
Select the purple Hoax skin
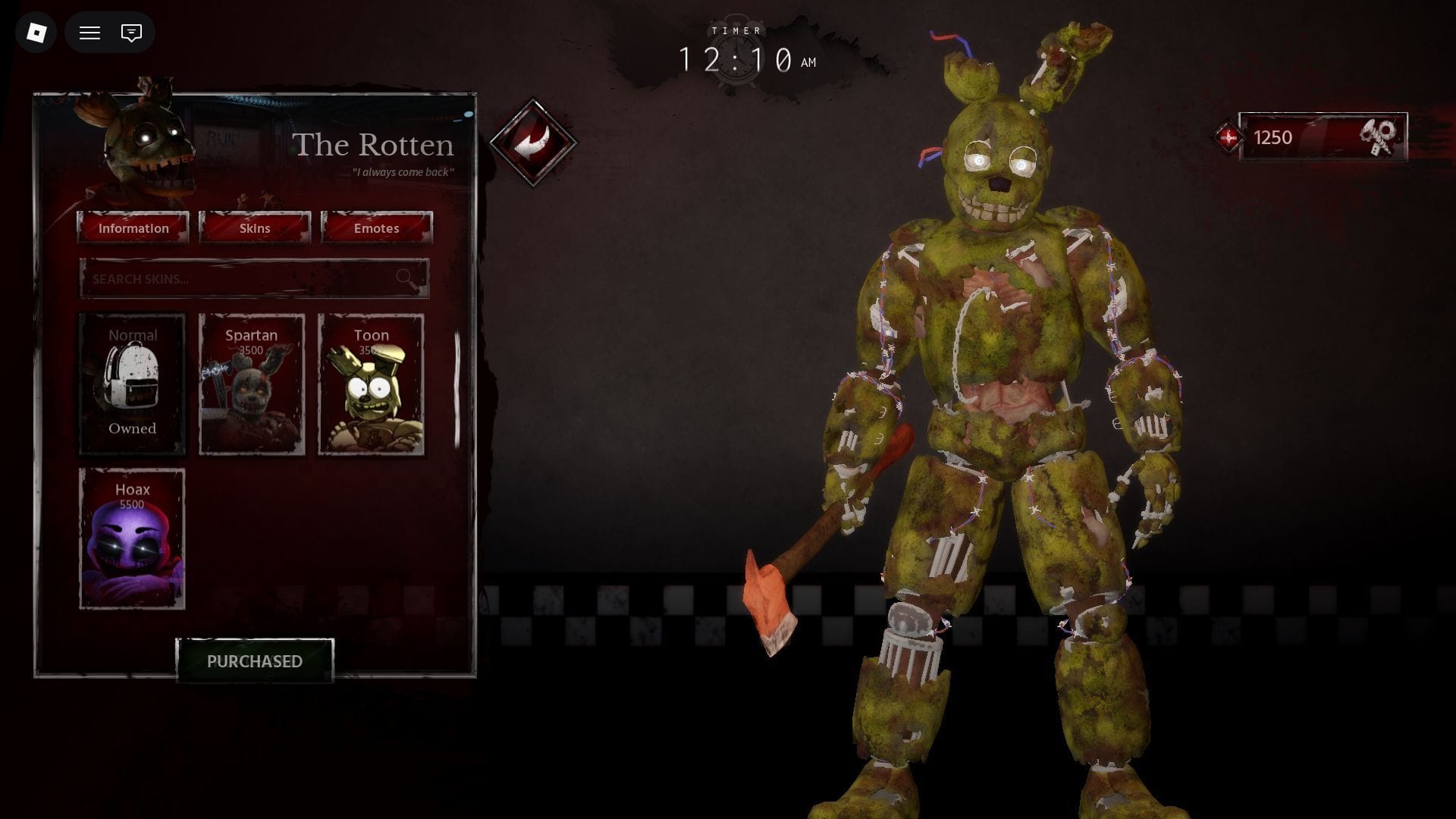pos(133,538)
